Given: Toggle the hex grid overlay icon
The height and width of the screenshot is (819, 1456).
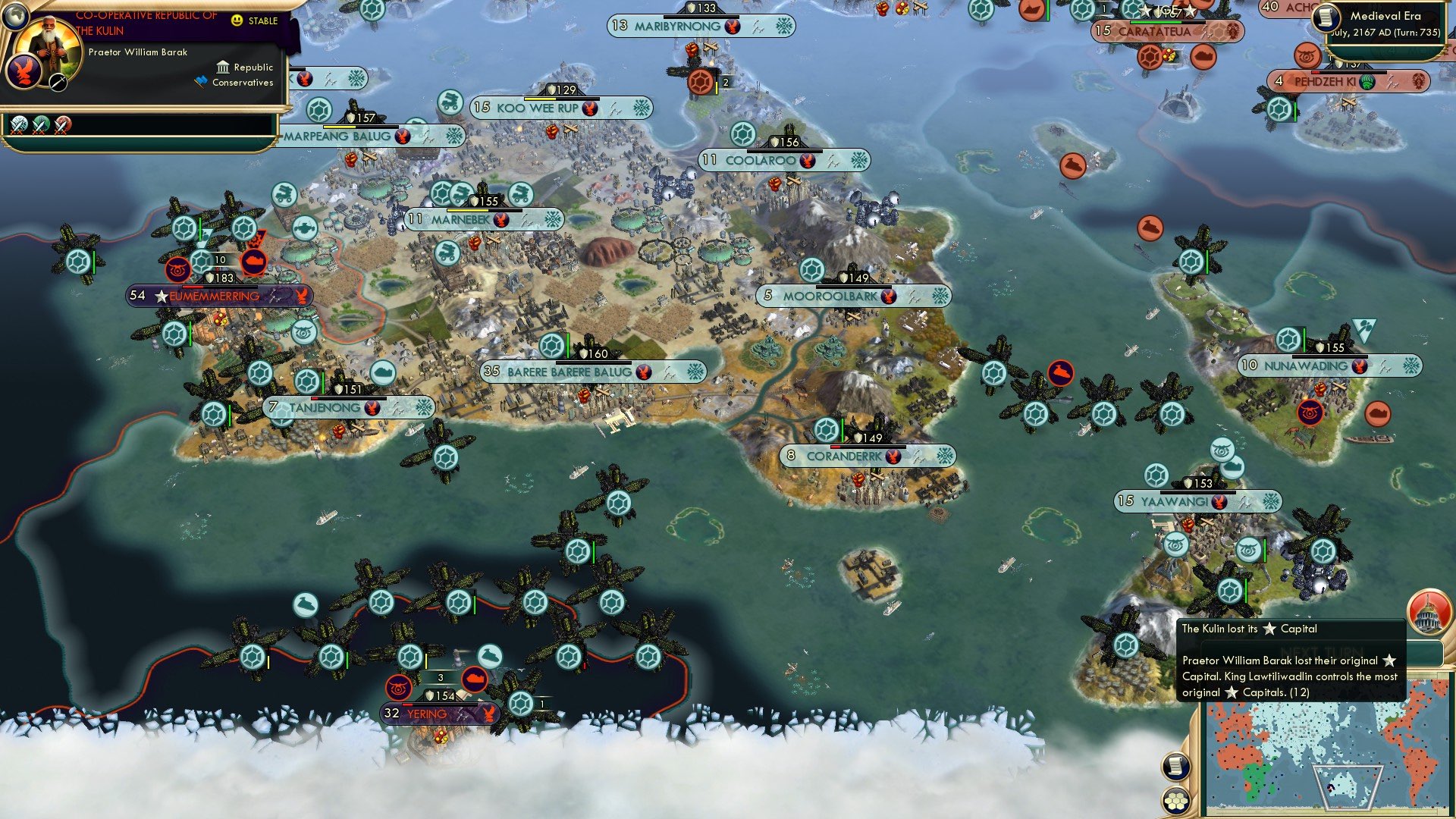Looking at the screenshot, I should click(x=1176, y=800).
